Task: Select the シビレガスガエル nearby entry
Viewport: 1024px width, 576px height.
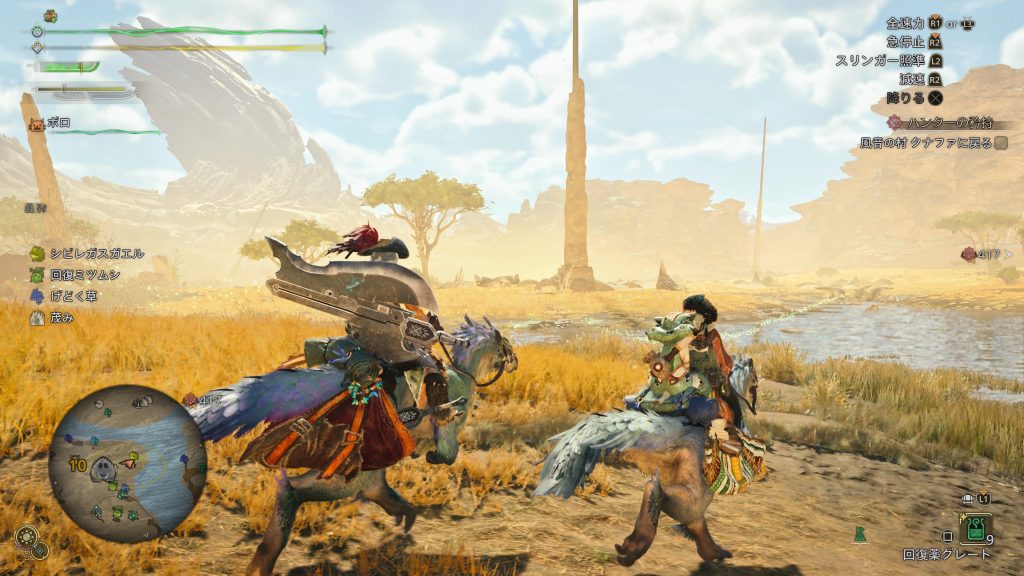Action: coord(88,254)
